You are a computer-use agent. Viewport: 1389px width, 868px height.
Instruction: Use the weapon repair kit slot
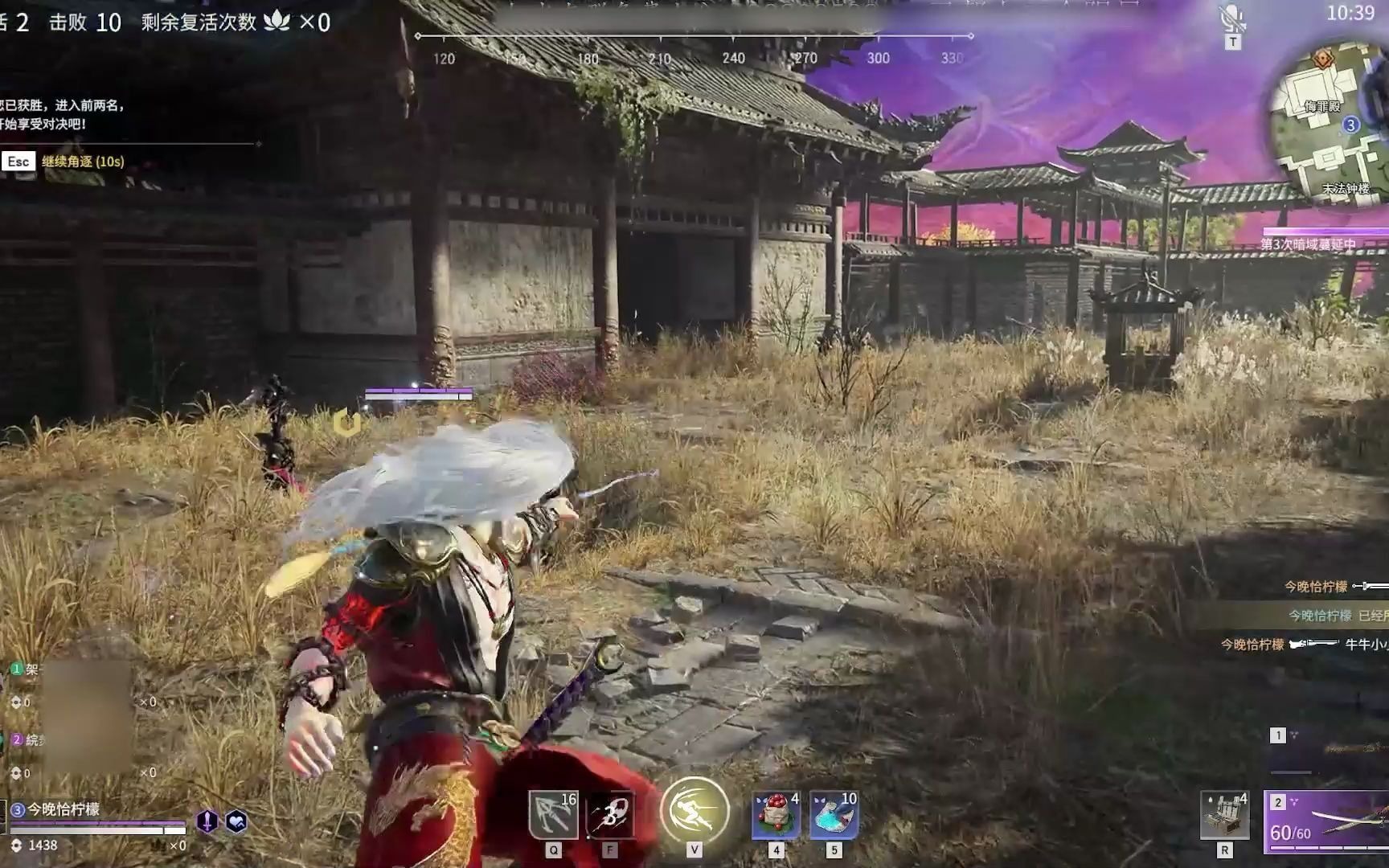(1224, 816)
